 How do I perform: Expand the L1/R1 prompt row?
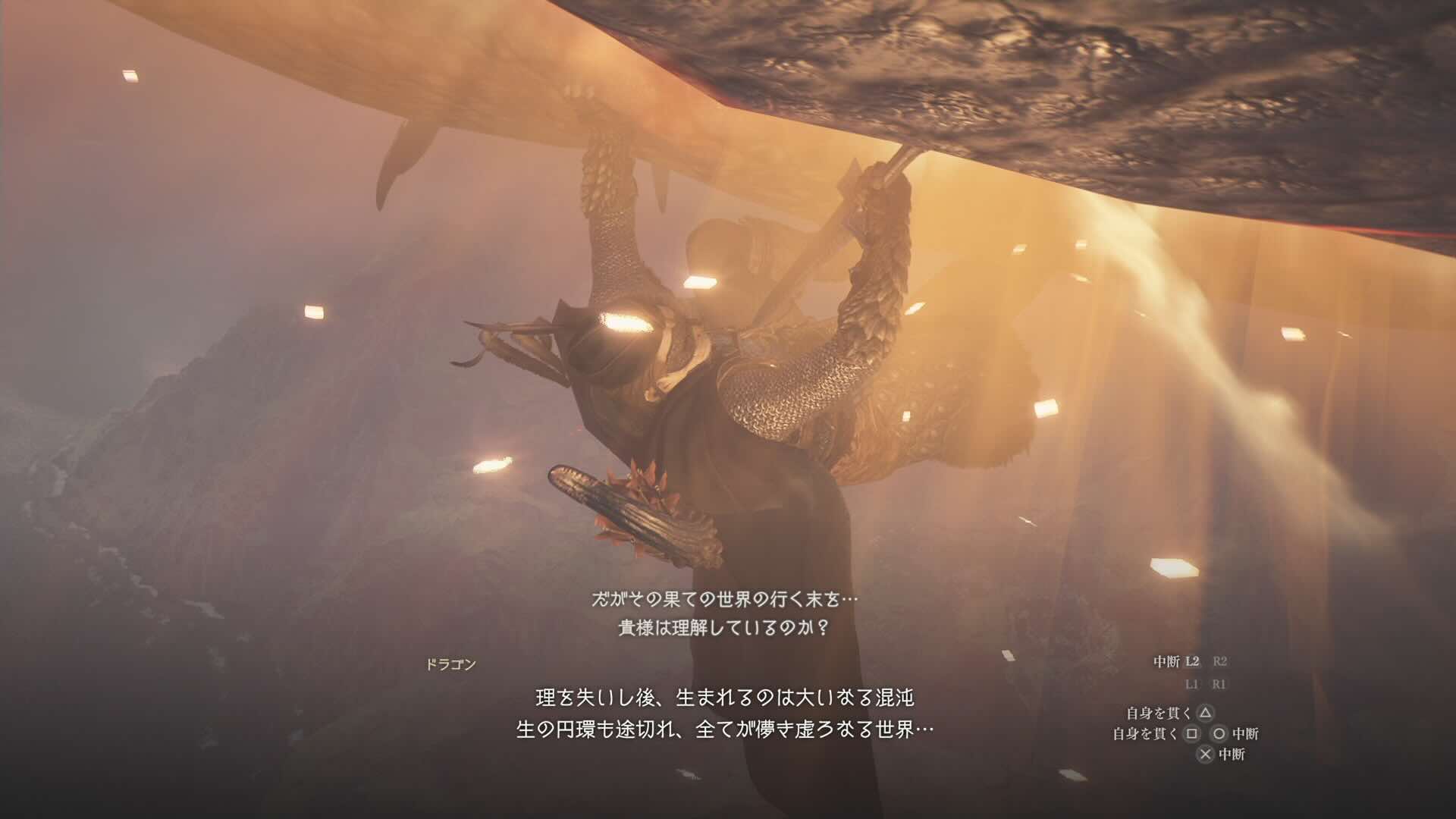(1206, 684)
